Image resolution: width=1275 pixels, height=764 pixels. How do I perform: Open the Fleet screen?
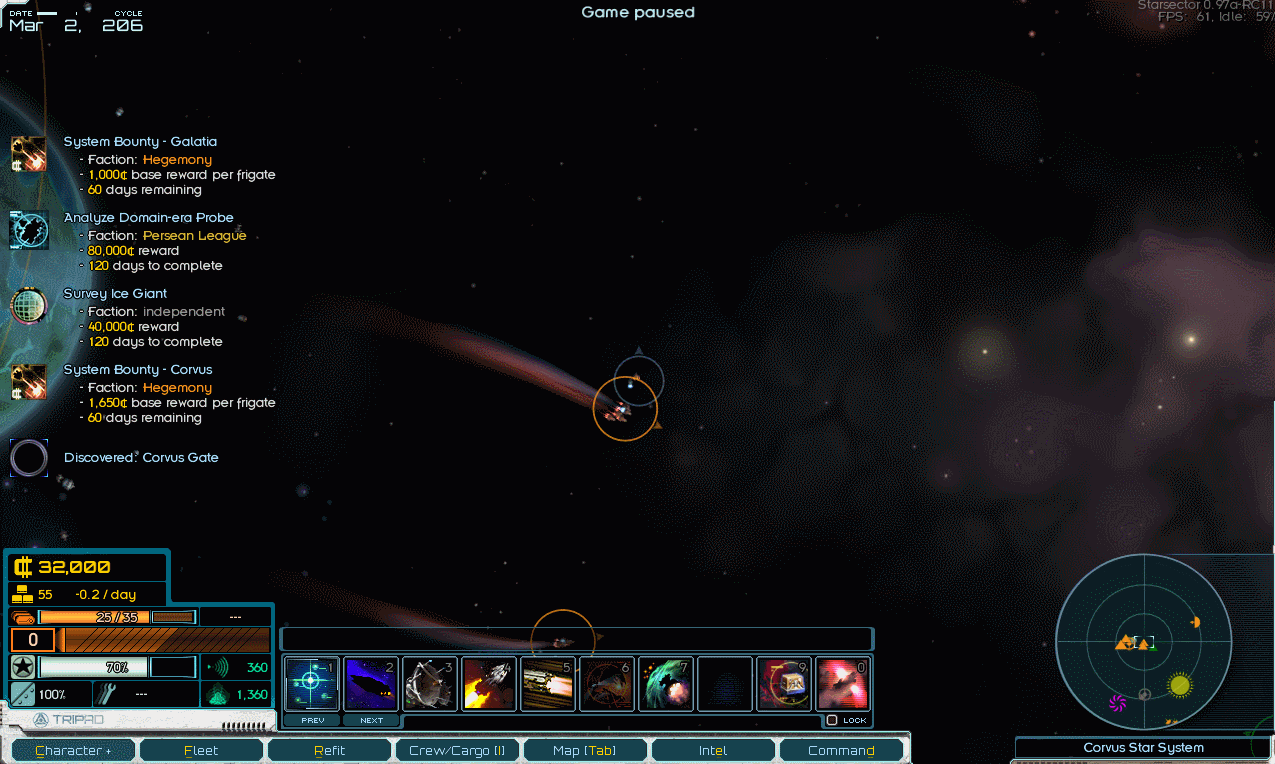tap(201, 750)
